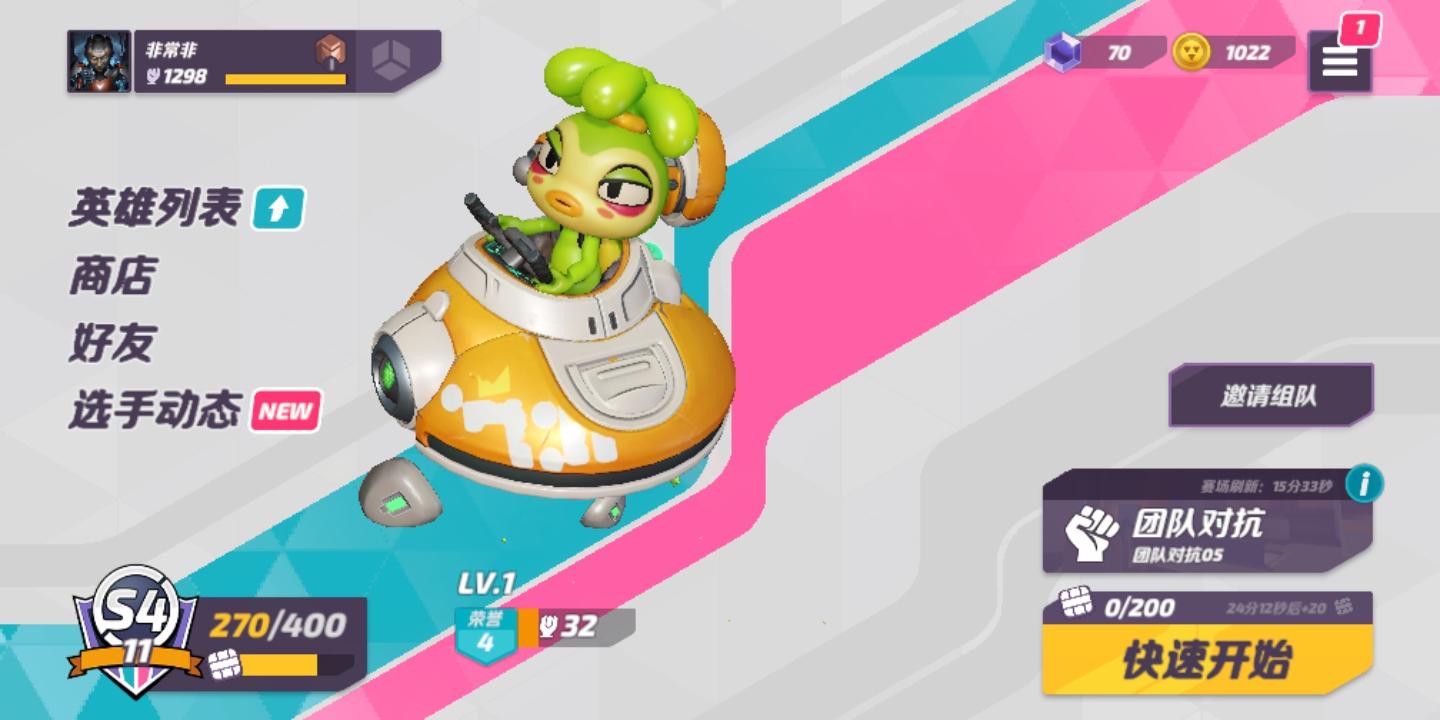This screenshot has height=720, width=1440.
Task: Open the hamburger menu with notification badge
Action: click(1340, 62)
